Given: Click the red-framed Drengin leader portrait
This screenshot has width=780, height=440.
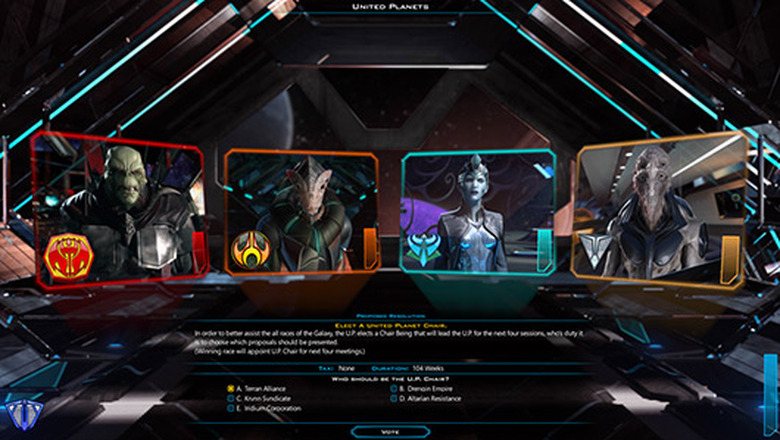Looking at the screenshot, I should tap(118, 208).
